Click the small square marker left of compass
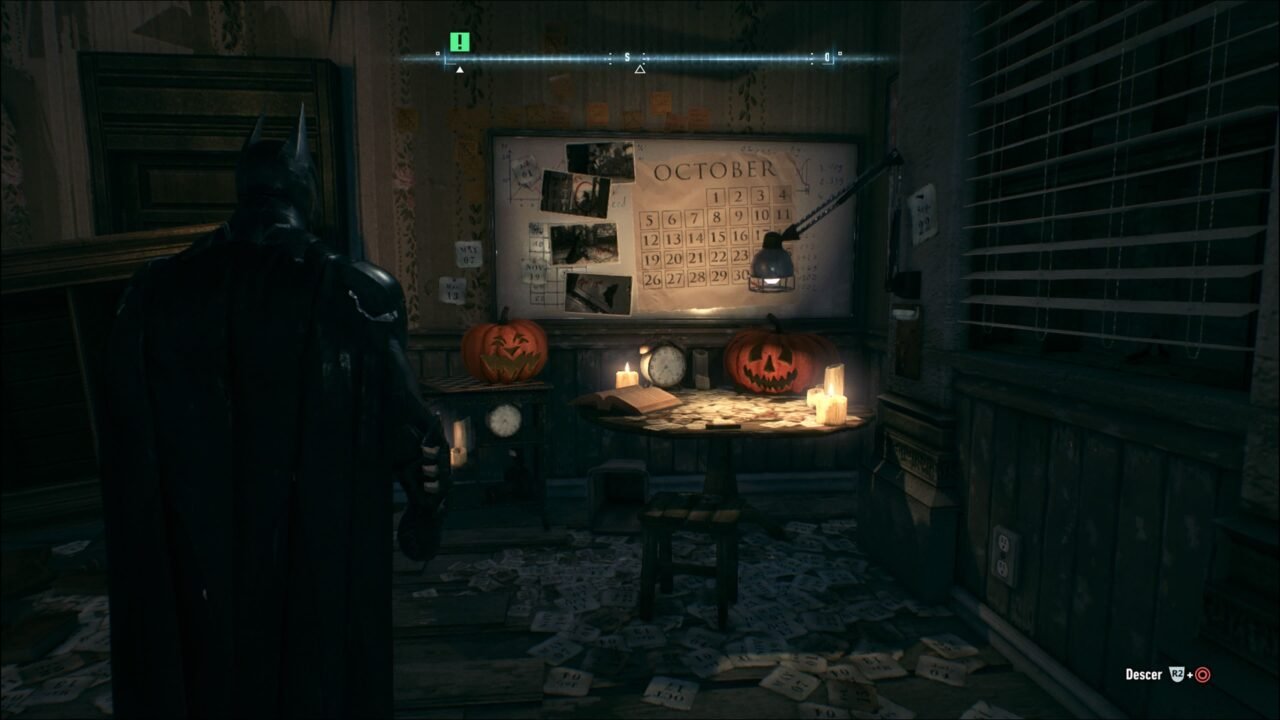 pyautogui.click(x=437, y=53)
